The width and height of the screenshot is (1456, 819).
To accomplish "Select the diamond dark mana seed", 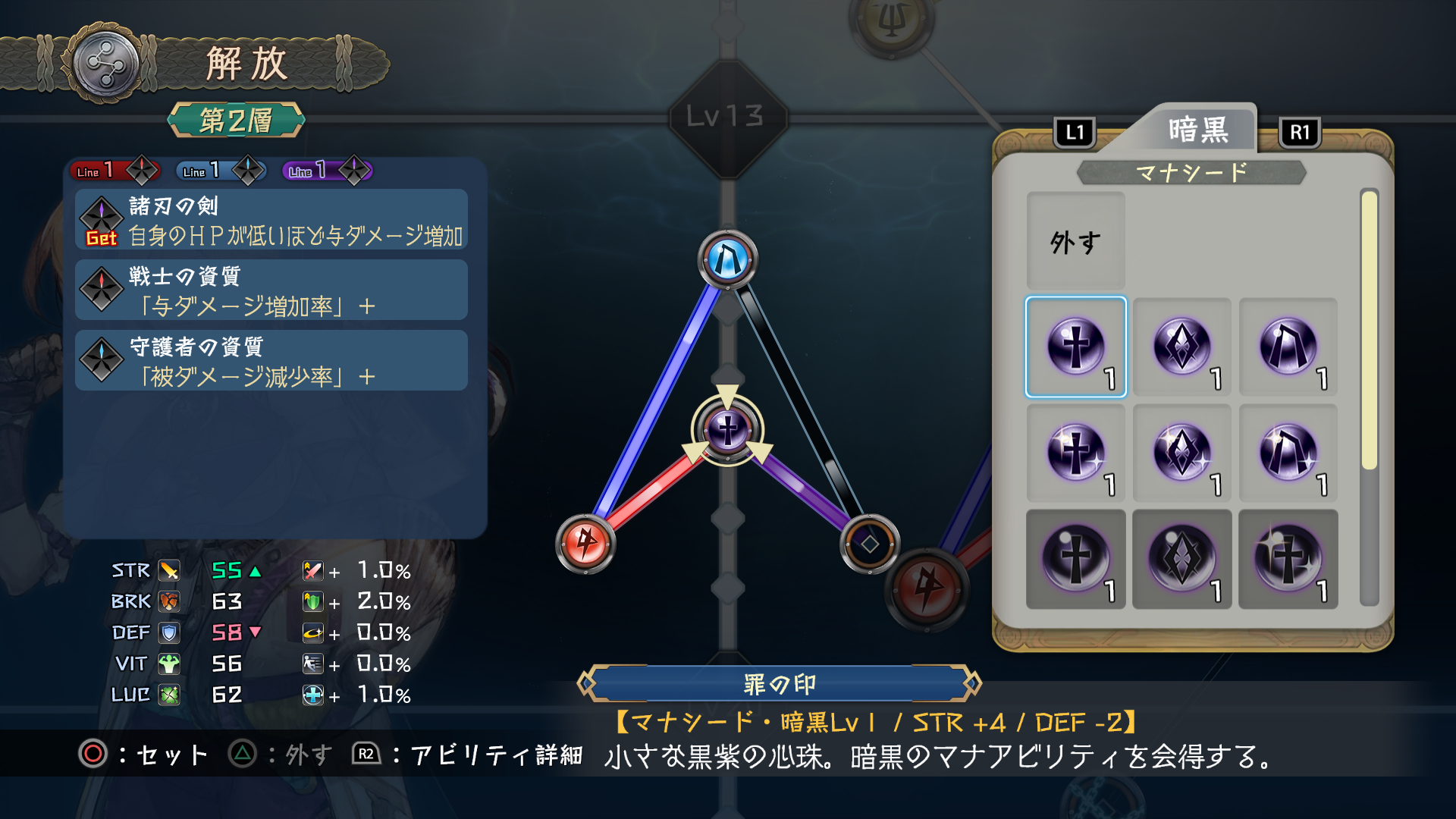I will (1184, 347).
